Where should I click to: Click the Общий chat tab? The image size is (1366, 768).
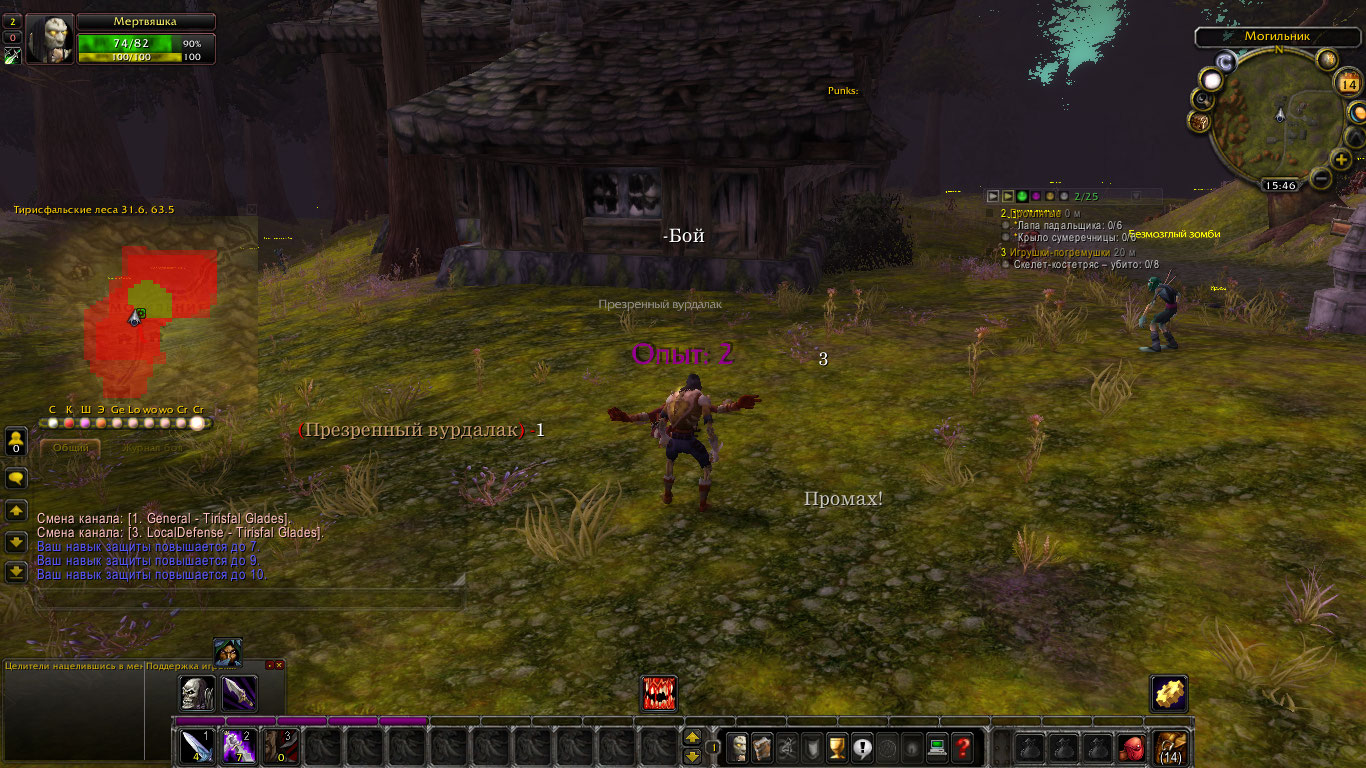point(70,448)
